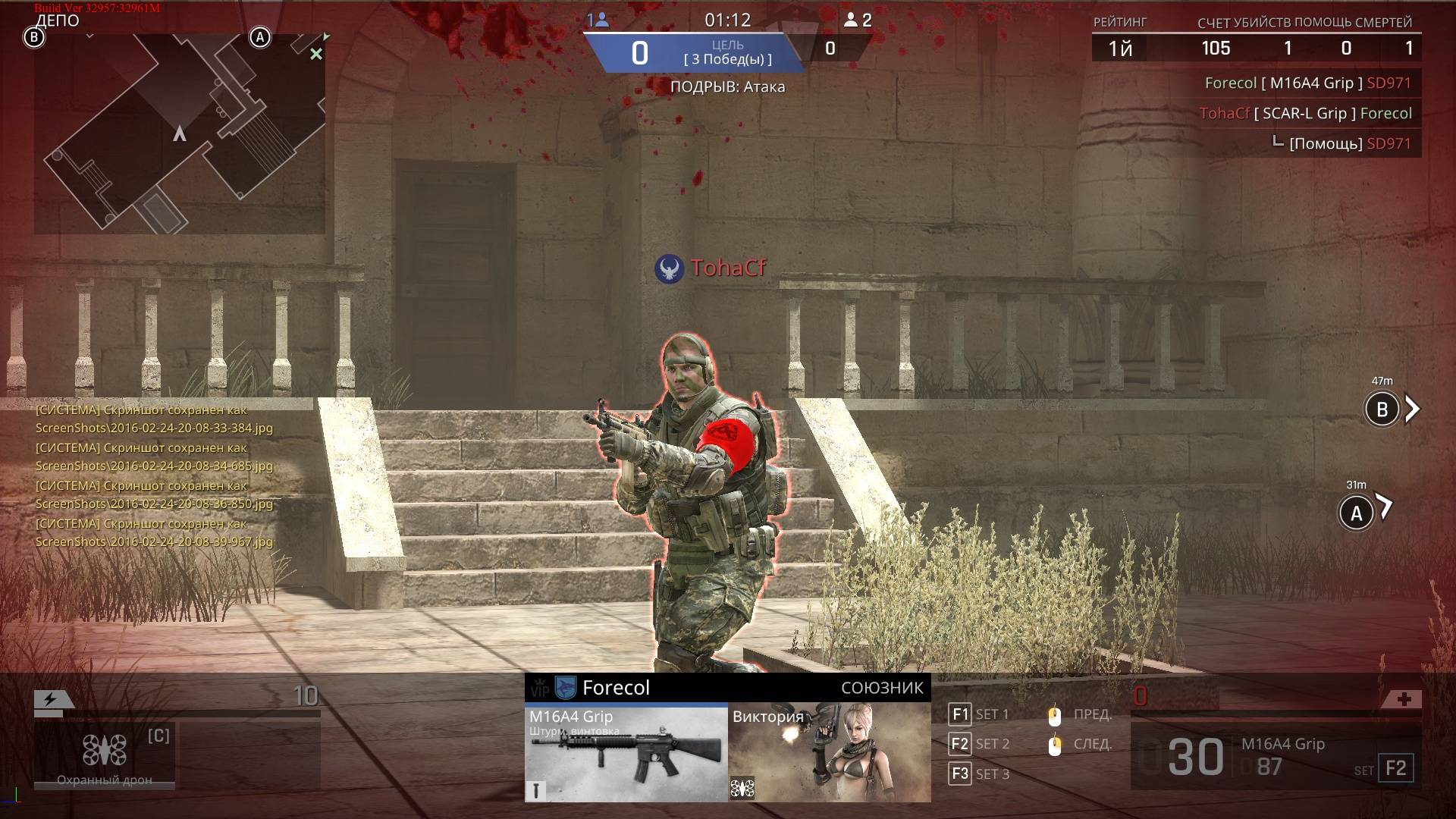Click the bomb site A waypoint marker
Screen dimensions: 1456x819
click(x=1356, y=513)
